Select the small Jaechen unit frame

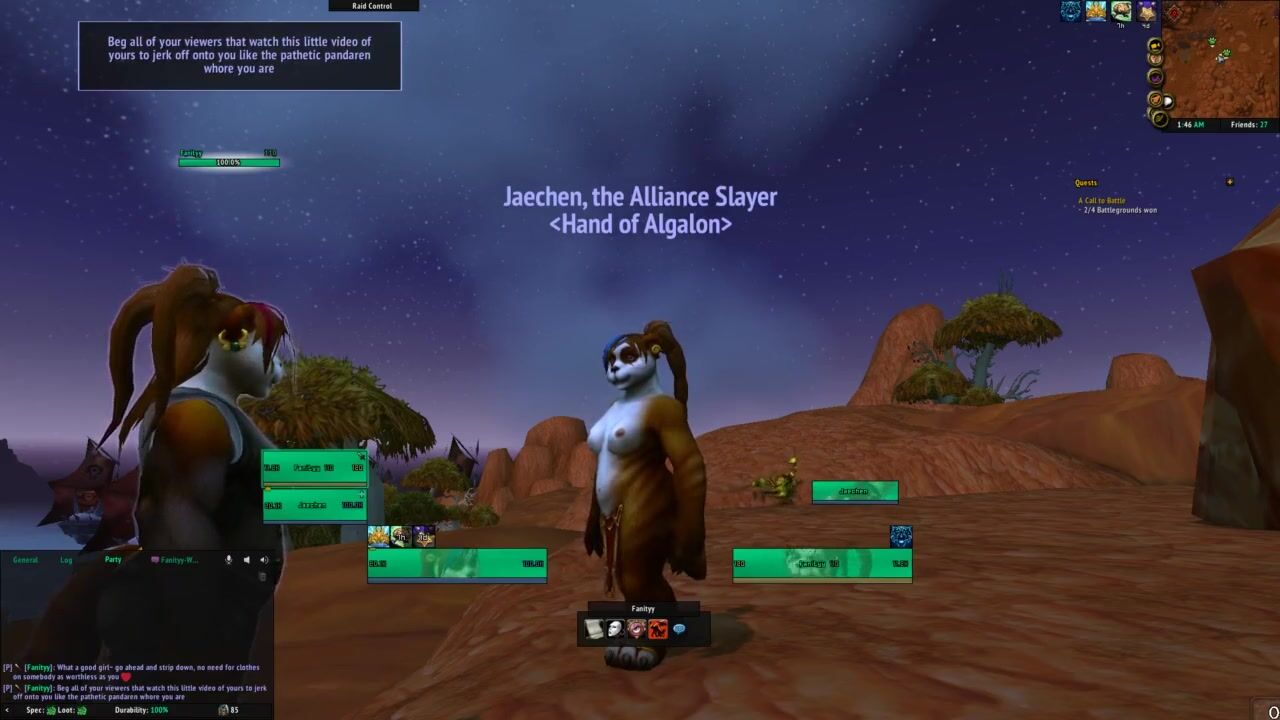click(x=854, y=491)
